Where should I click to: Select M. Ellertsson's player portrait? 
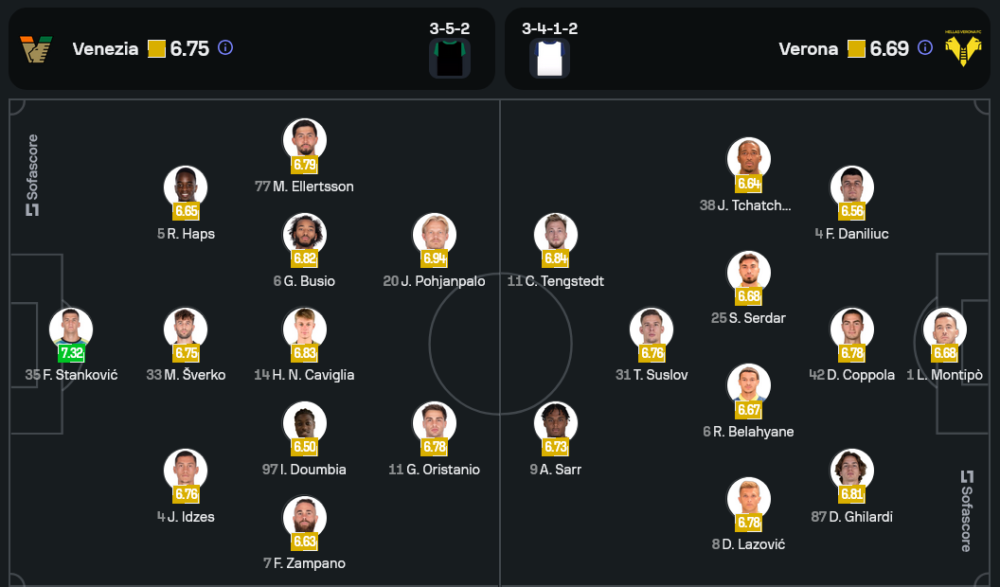point(305,141)
